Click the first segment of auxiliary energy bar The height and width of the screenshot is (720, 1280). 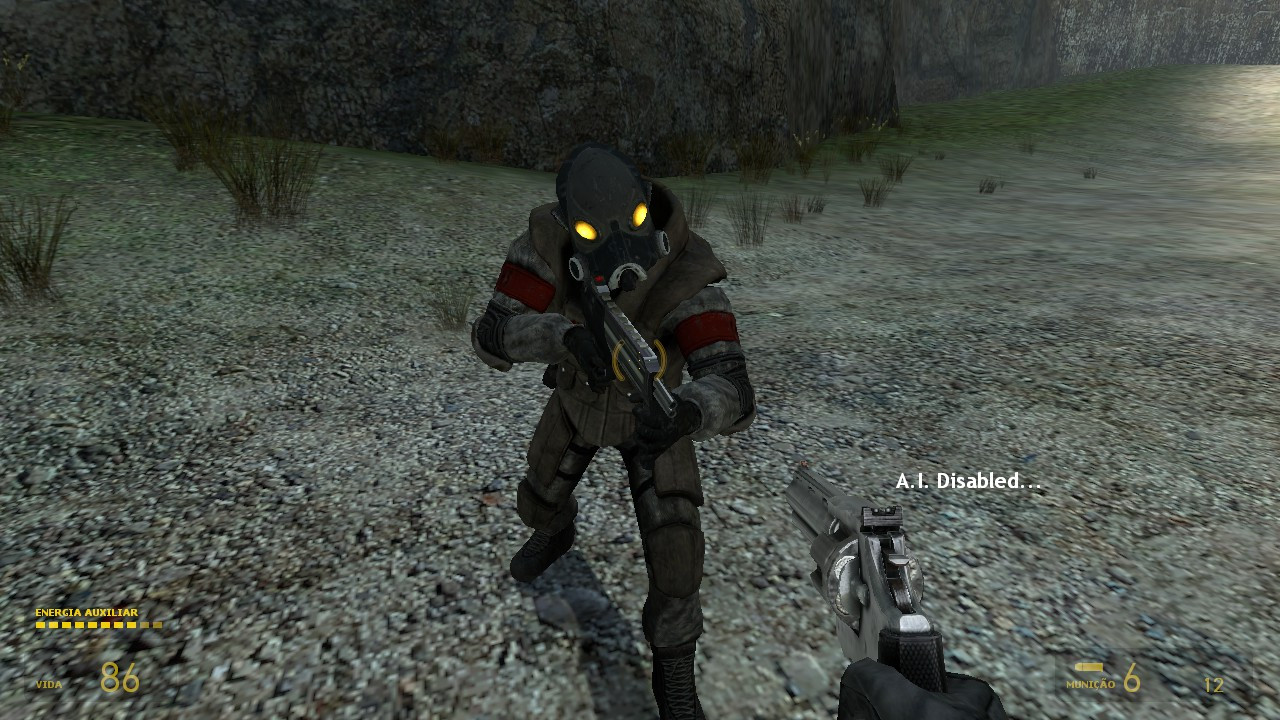pyautogui.click(x=38, y=624)
